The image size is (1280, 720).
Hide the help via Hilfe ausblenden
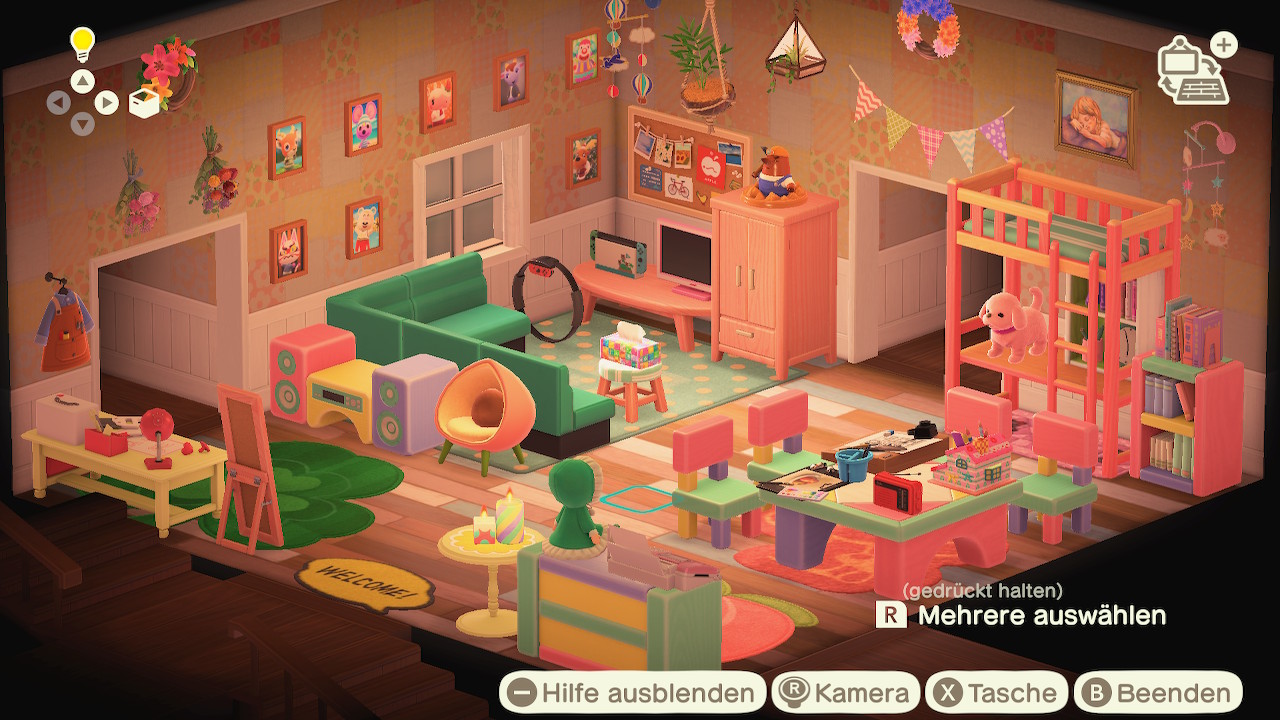click(632, 693)
